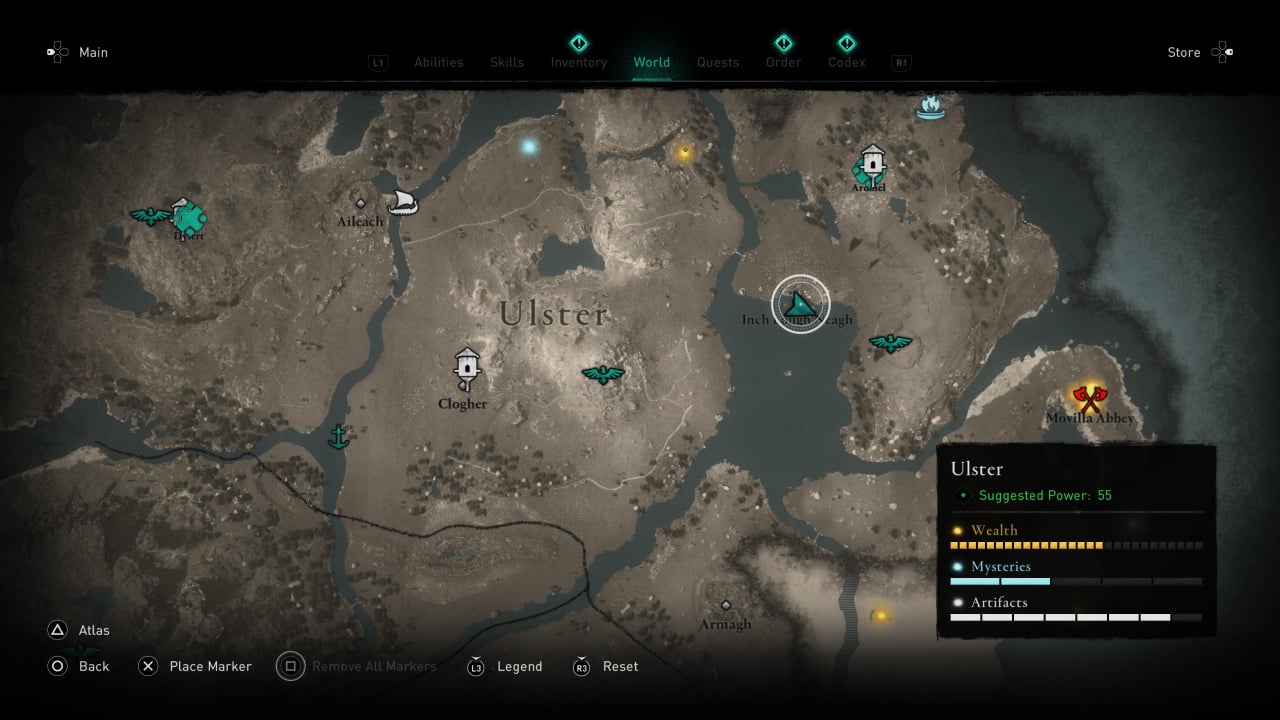Select the longship icon near Aileach
Viewport: 1280px width, 720px height.
402,202
